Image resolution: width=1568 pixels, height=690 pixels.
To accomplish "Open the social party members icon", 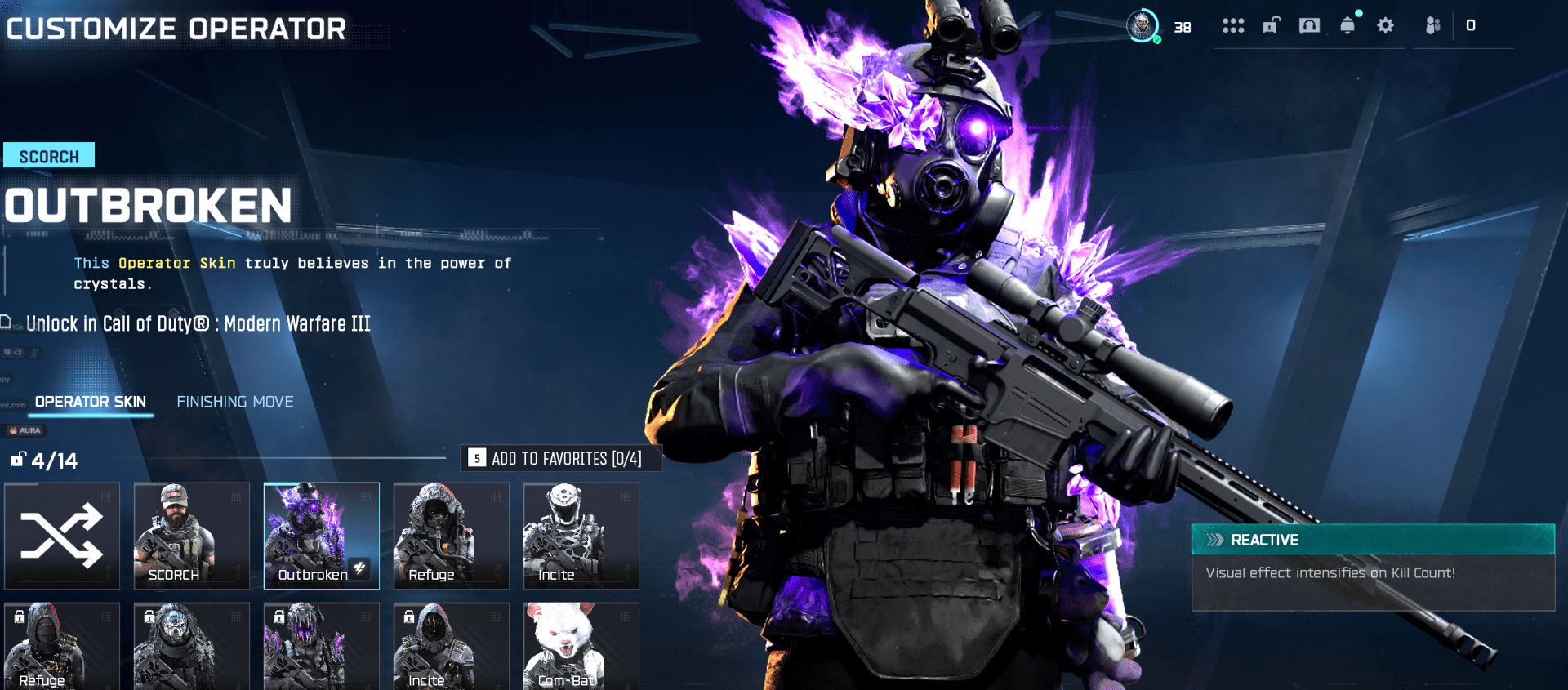I will point(1432,26).
